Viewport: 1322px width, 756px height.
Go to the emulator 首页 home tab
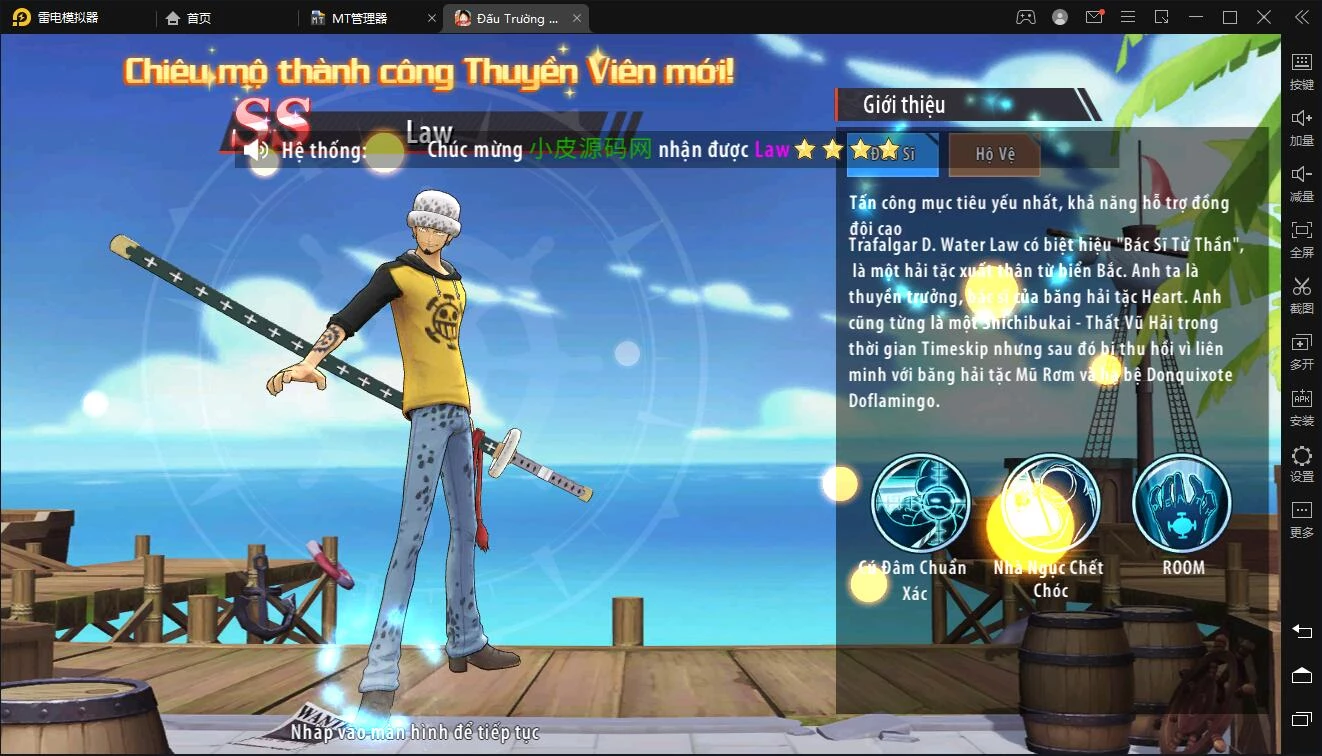(x=188, y=18)
